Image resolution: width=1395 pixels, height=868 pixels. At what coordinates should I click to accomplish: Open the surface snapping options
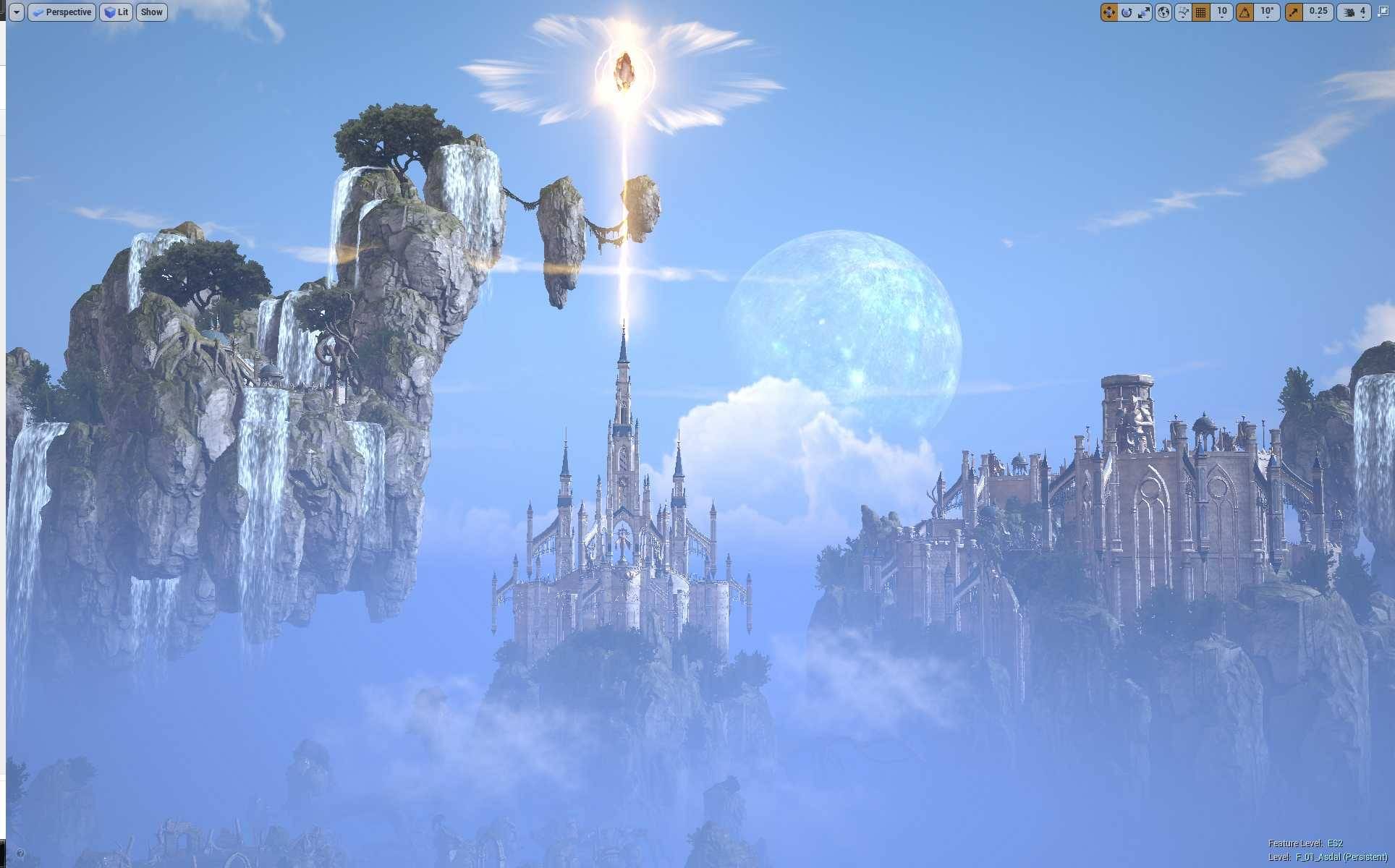click(1183, 12)
